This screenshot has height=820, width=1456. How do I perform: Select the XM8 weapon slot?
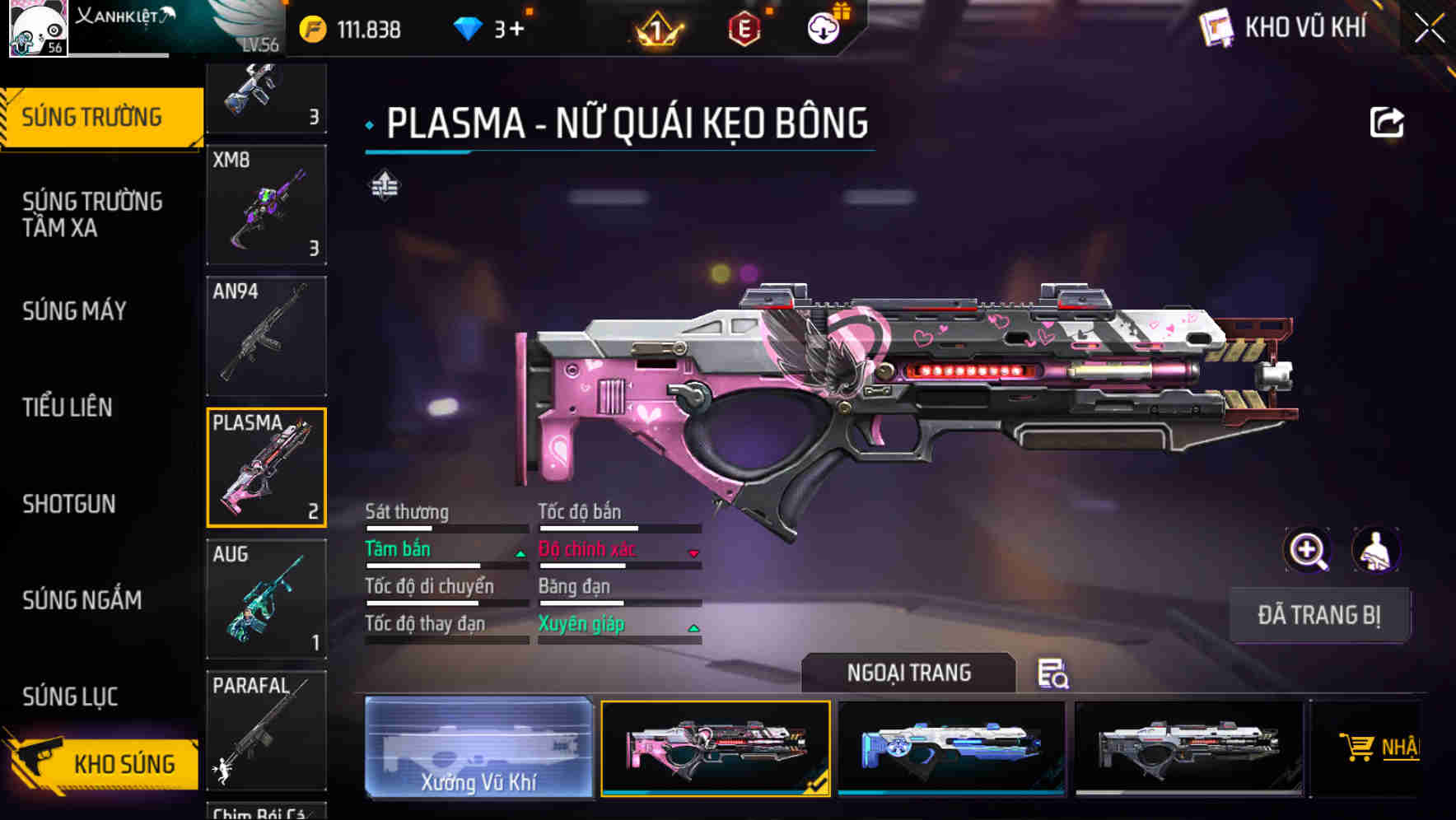point(266,205)
